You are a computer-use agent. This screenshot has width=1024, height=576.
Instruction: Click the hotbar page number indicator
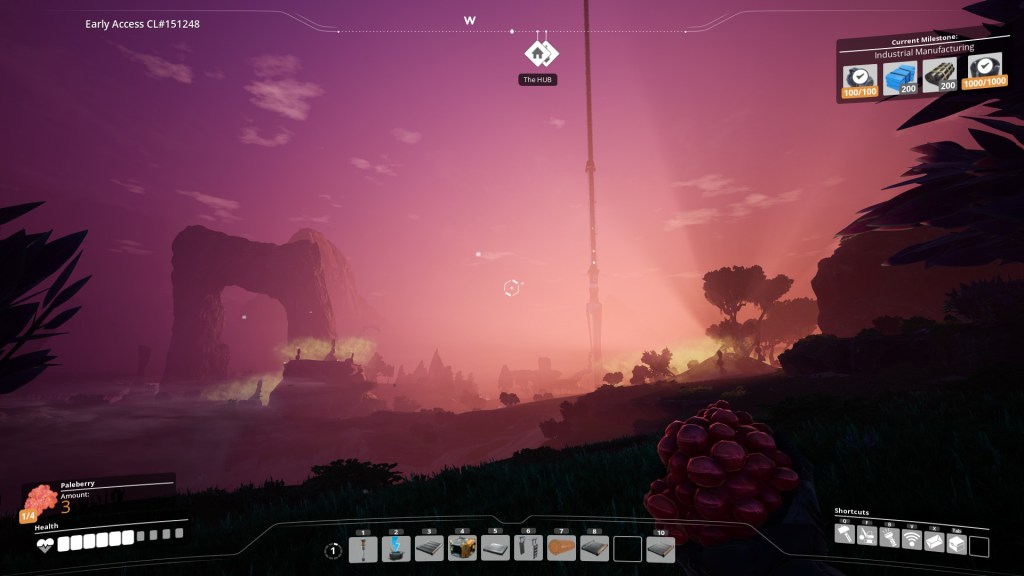coord(334,550)
